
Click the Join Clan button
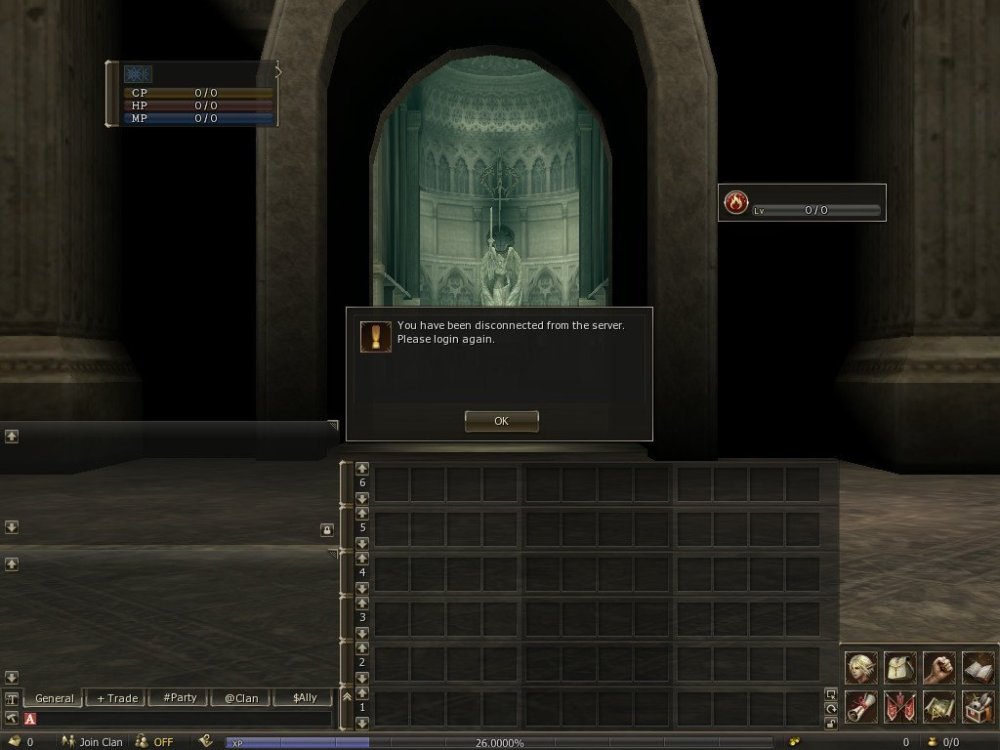[x=93, y=742]
